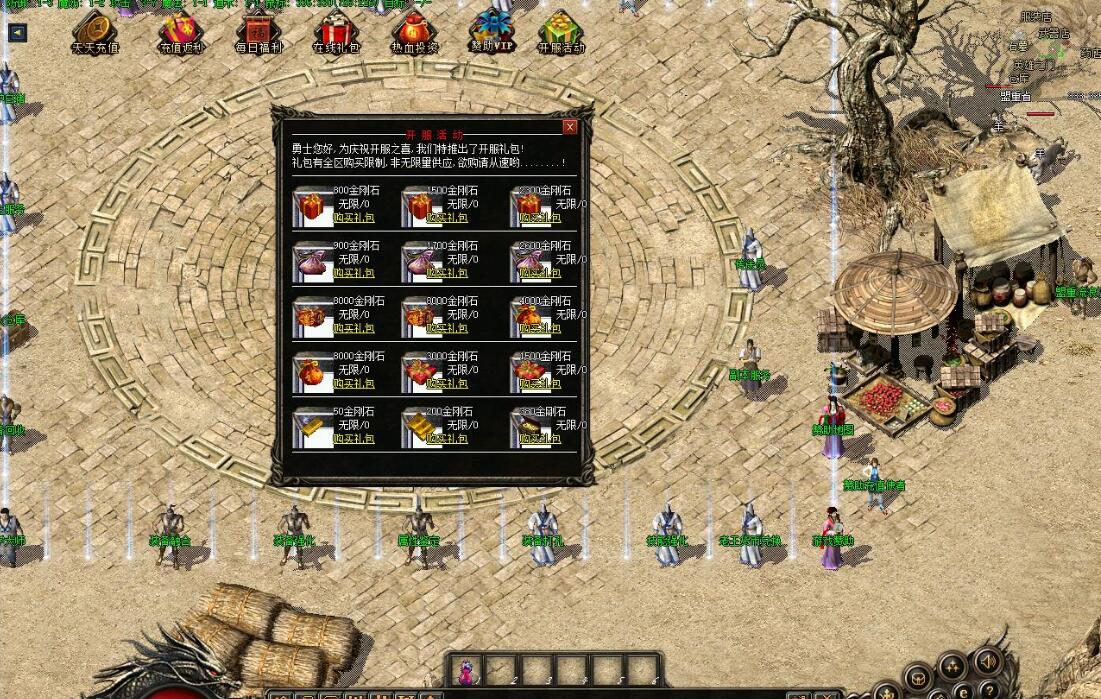The height and width of the screenshot is (699, 1101).
Task: Open the 每日福利 daily benefits icon
Action: point(259,30)
